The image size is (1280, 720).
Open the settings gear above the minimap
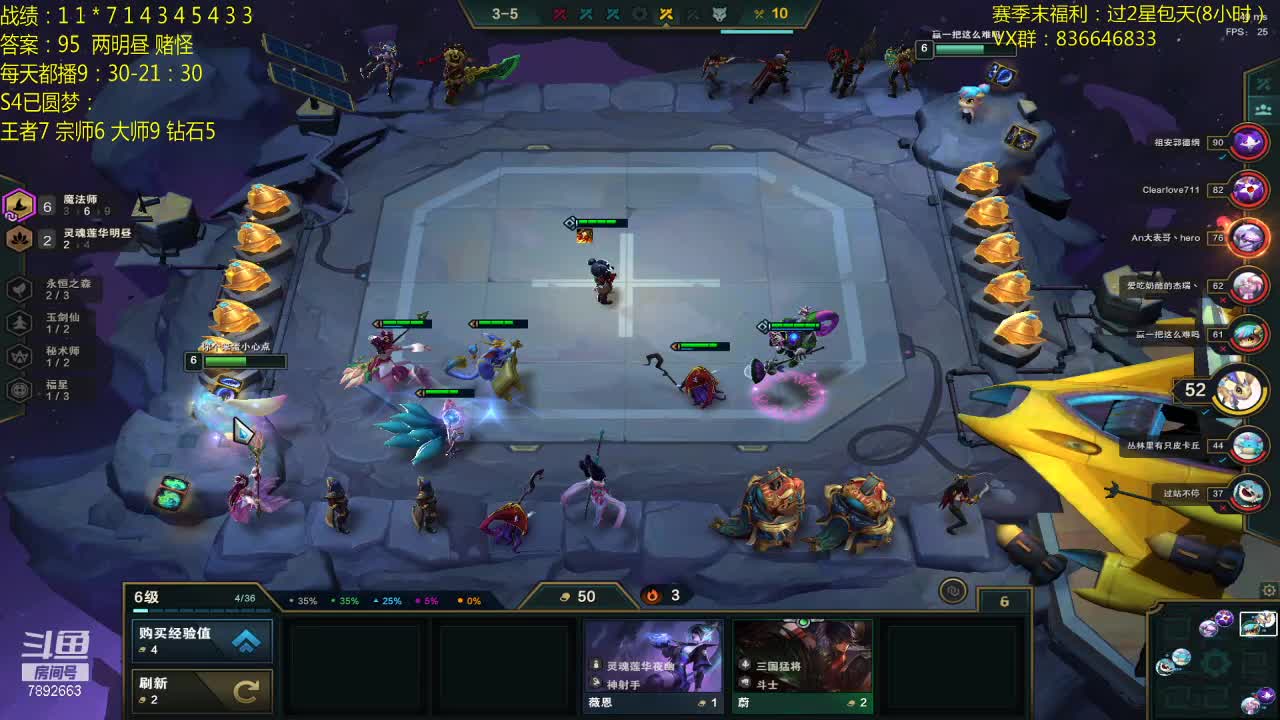point(1269,591)
